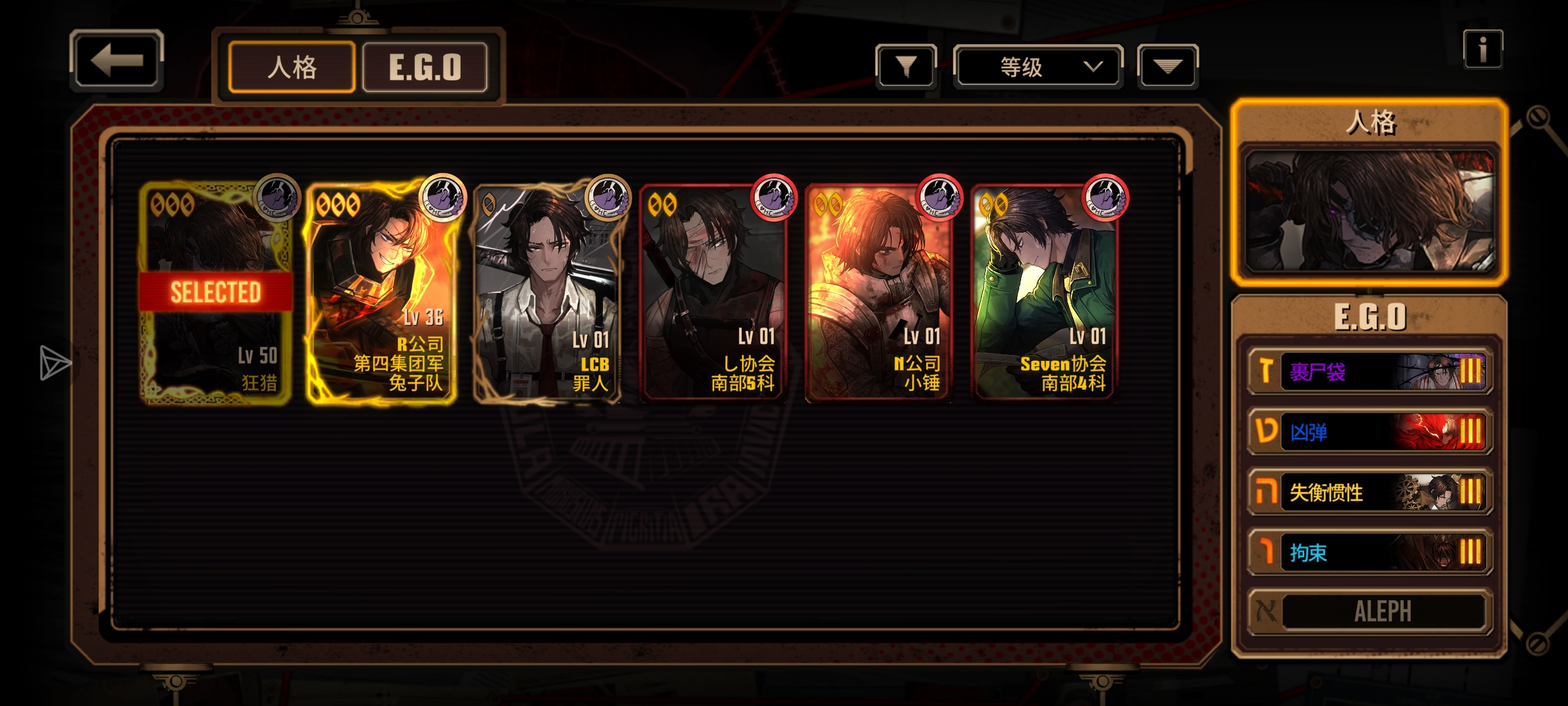This screenshot has height=706, width=1568.
Task: Tap the paper plane side icon
Action: [54, 363]
